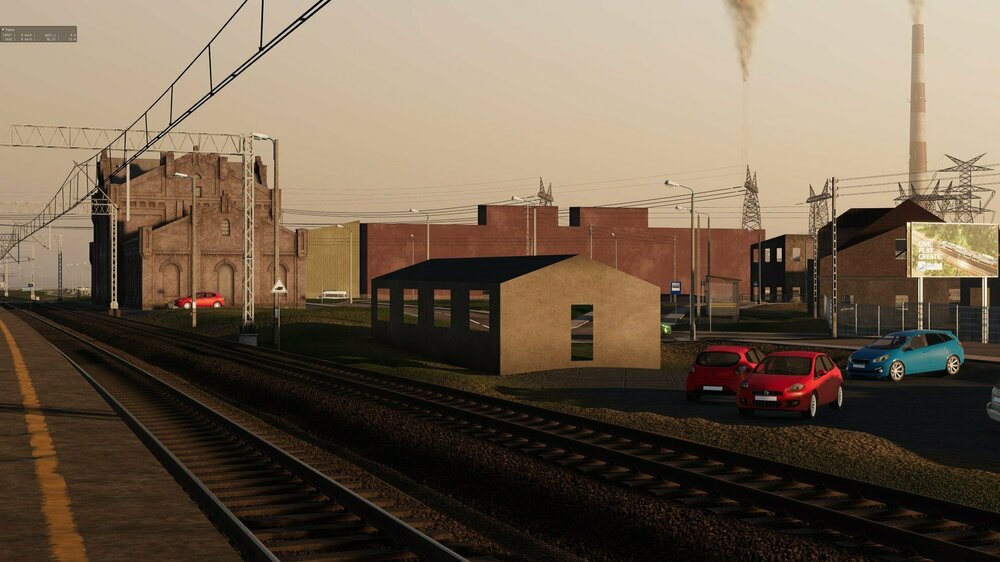
Task: Collapse the small debug stats panel
Action: tap(3, 30)
